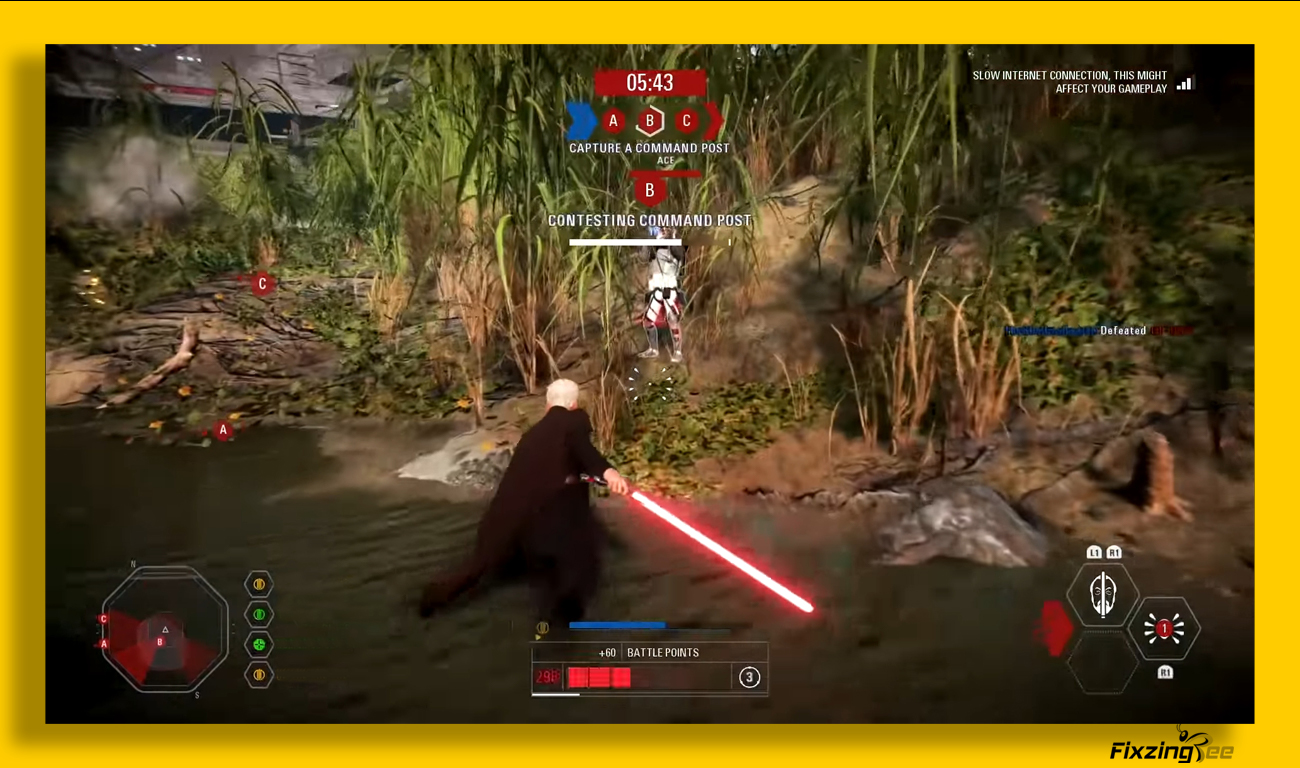Select command post C in the objective tracker
This screenshot has width=1300, height=768.
(x=686, y=122)
